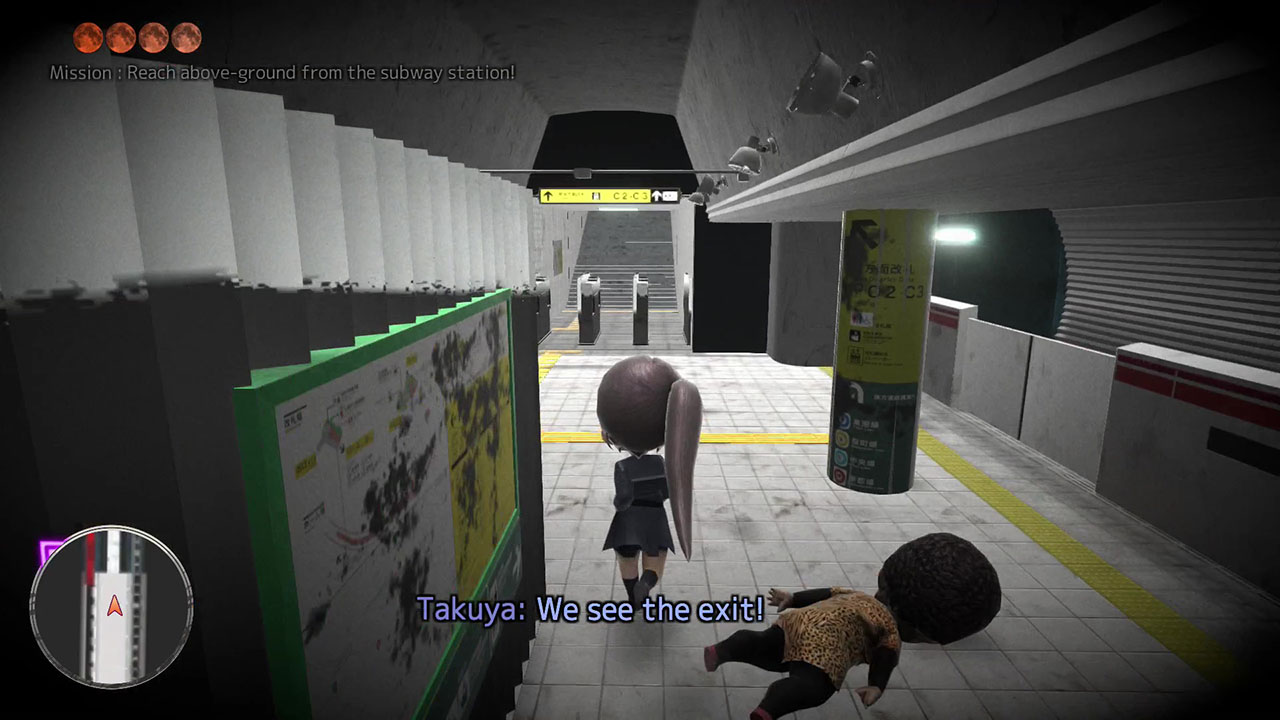
Task: Click the ticket machine icon on the pillar sign
Action: point(856,334)
